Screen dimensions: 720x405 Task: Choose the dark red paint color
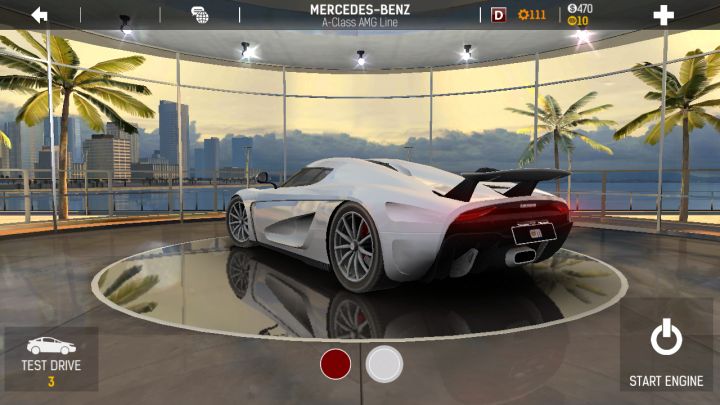pos(335,364)
